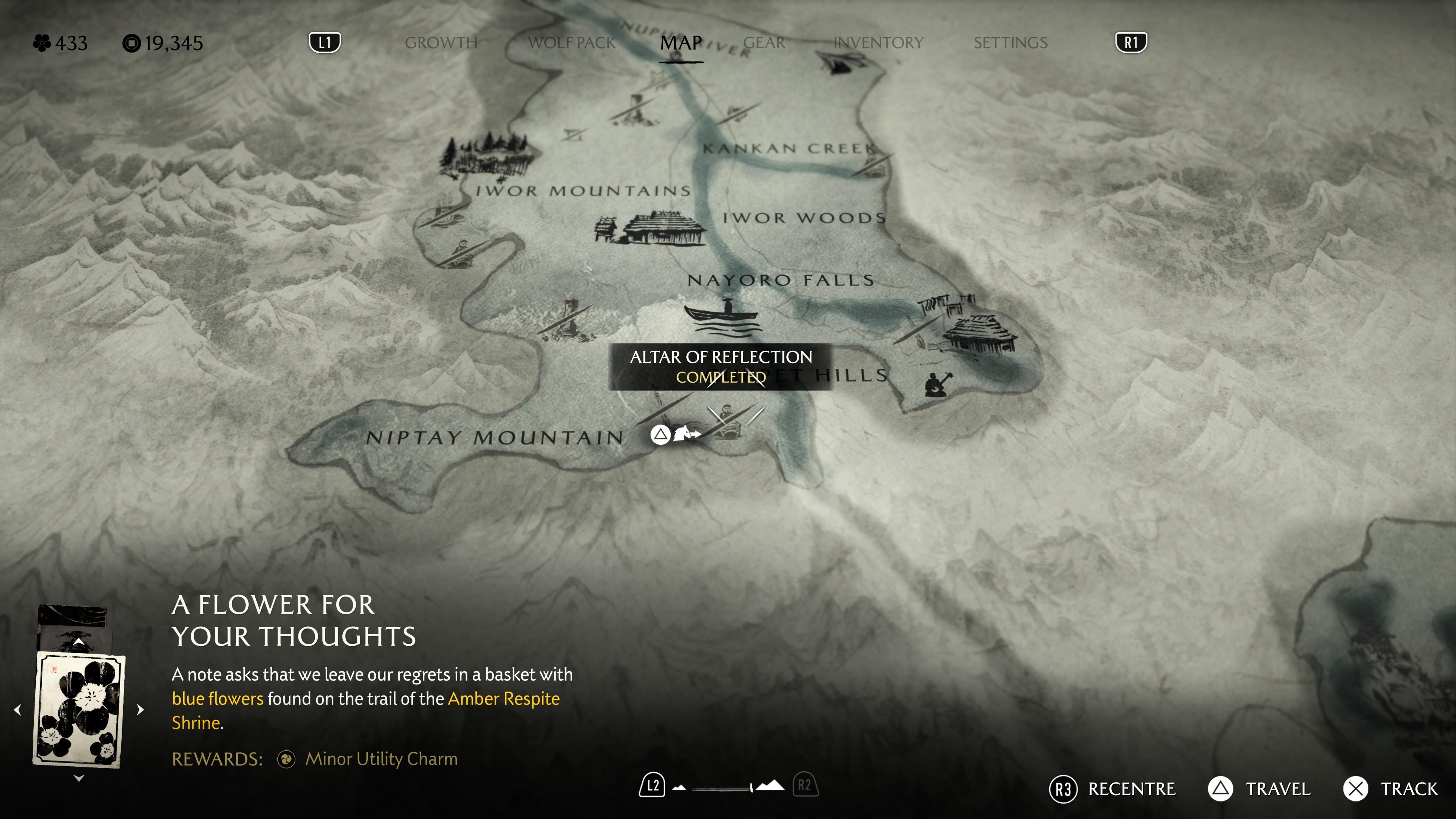Show the previous quest card with left arrow
The image size is (1456, 819).
[18, 709]
